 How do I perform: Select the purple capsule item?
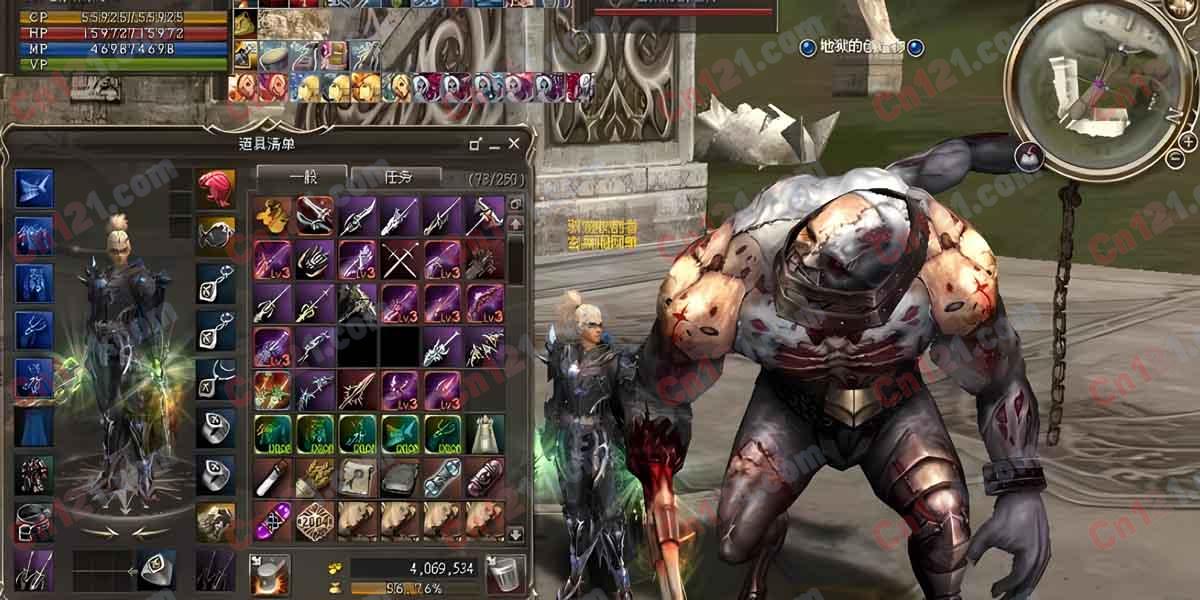click(x=272, y=521)
